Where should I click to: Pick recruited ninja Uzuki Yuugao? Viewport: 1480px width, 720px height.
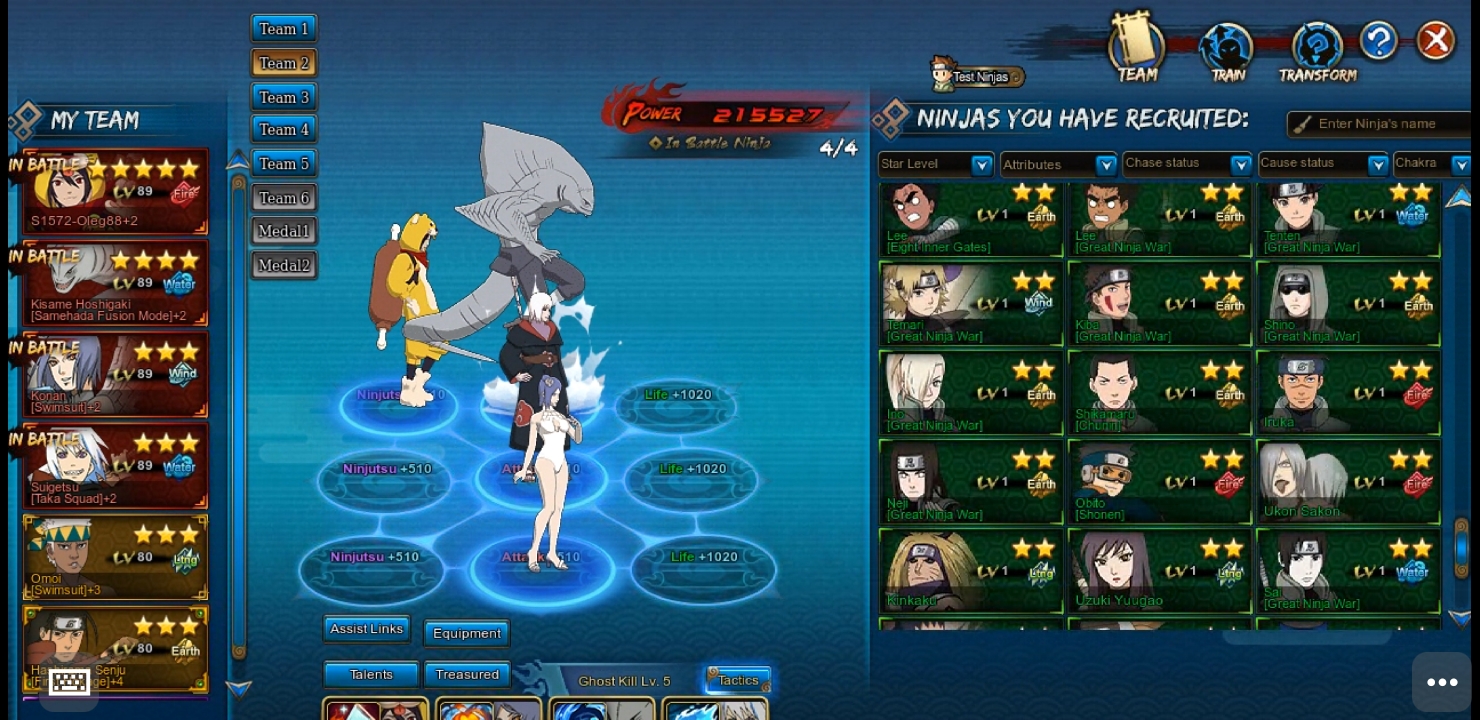click(x=1159, y=571)
